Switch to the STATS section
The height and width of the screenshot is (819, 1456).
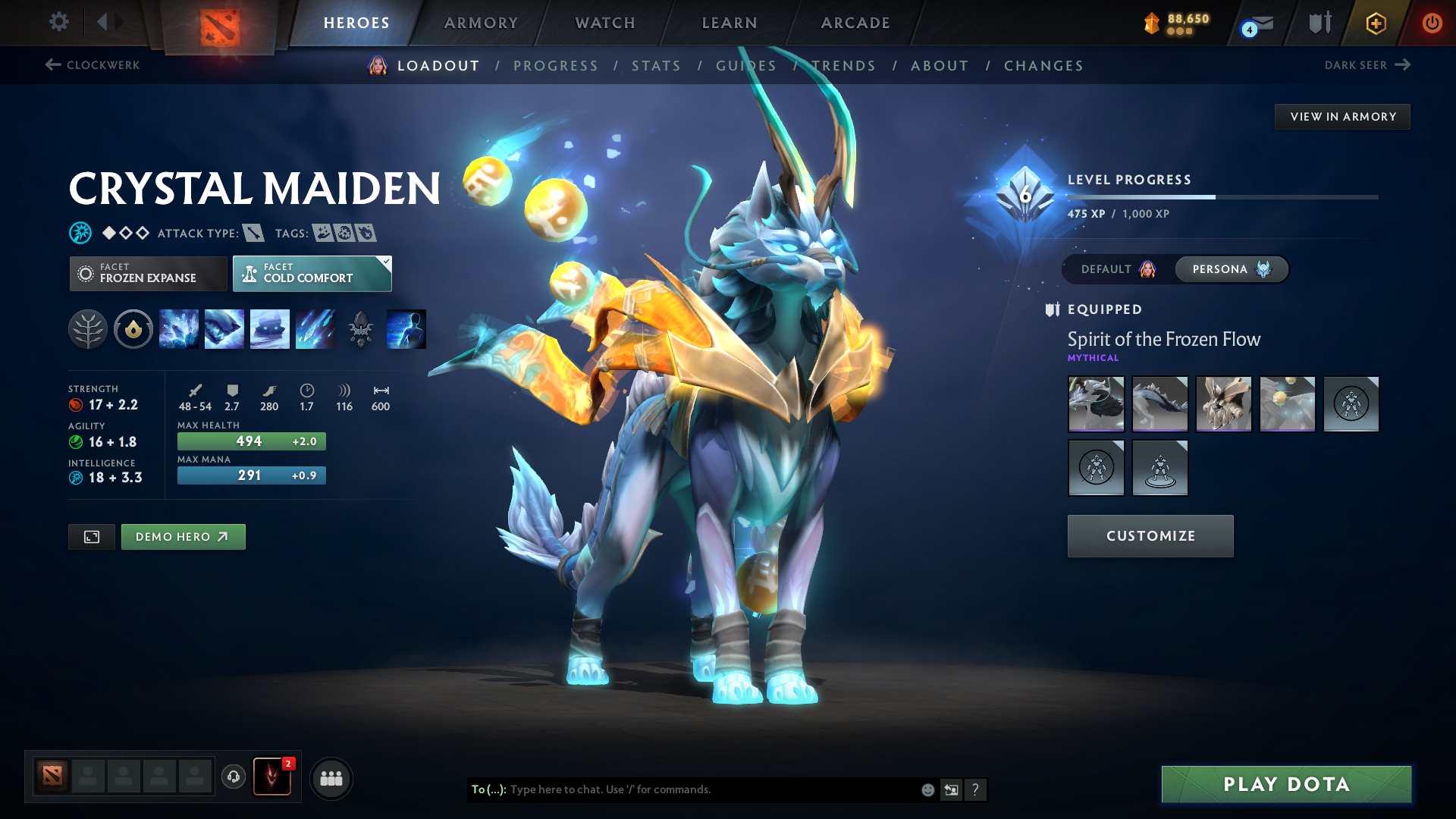656,66
